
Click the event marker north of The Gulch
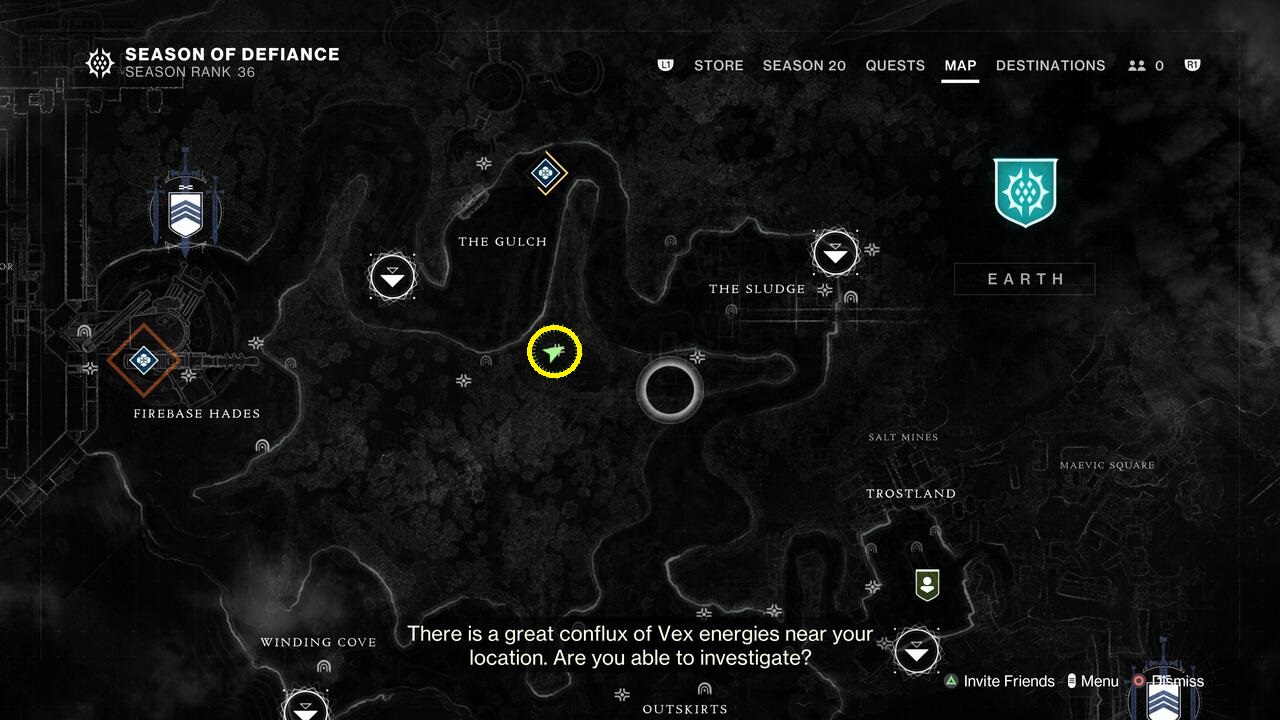pyautogui.click(x=545, y=174)
